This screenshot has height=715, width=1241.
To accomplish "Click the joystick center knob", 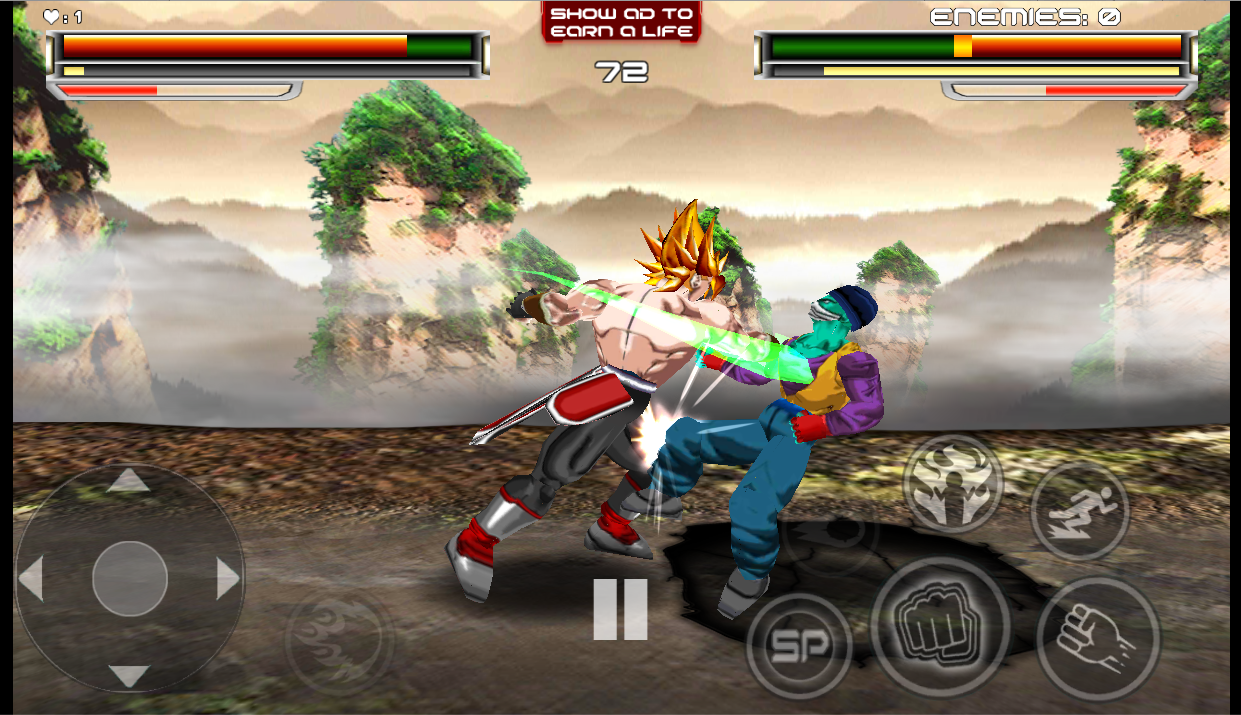I will point(130,578).
